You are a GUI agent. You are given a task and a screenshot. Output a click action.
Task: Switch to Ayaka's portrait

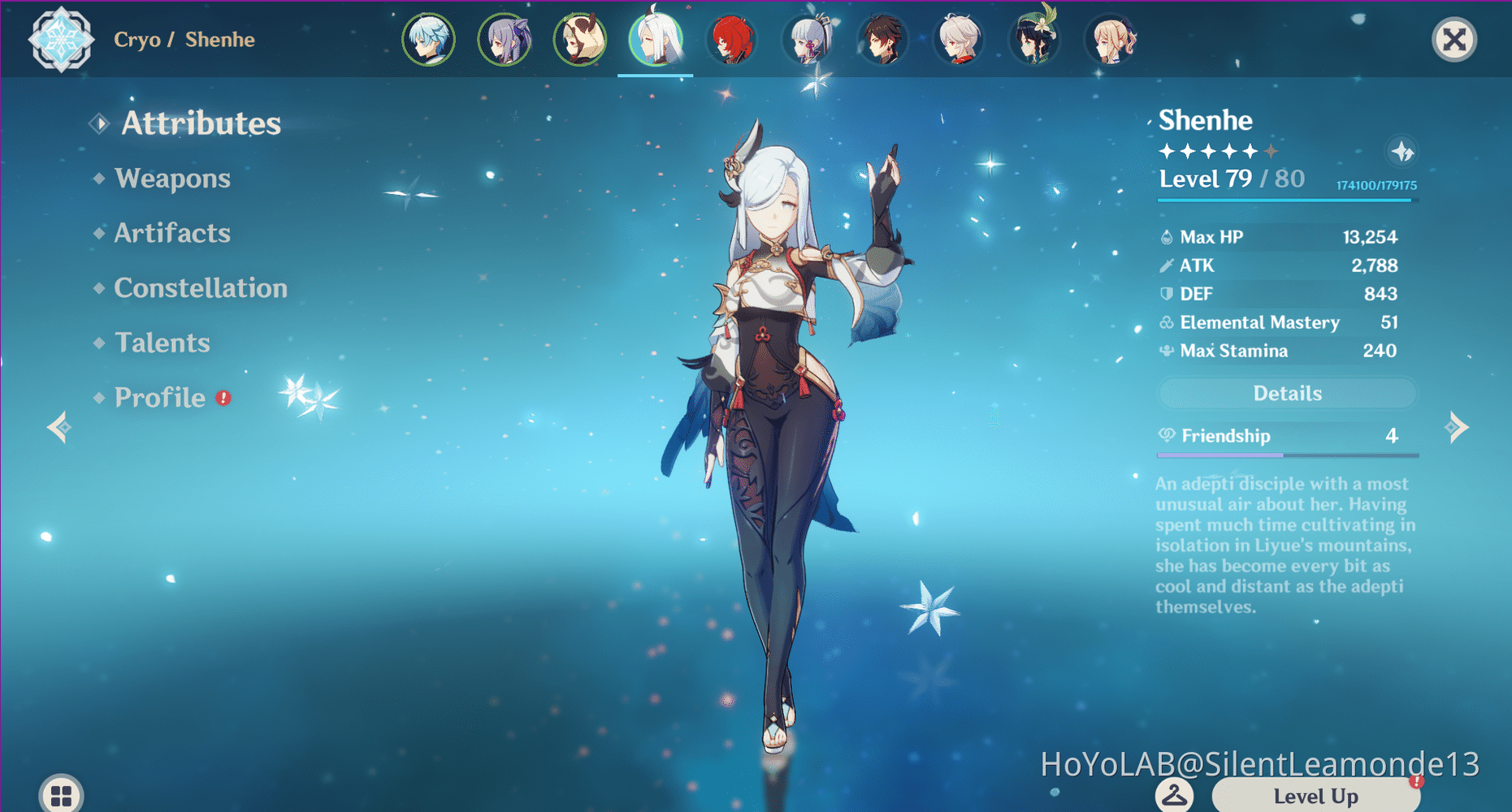[807, 38]
